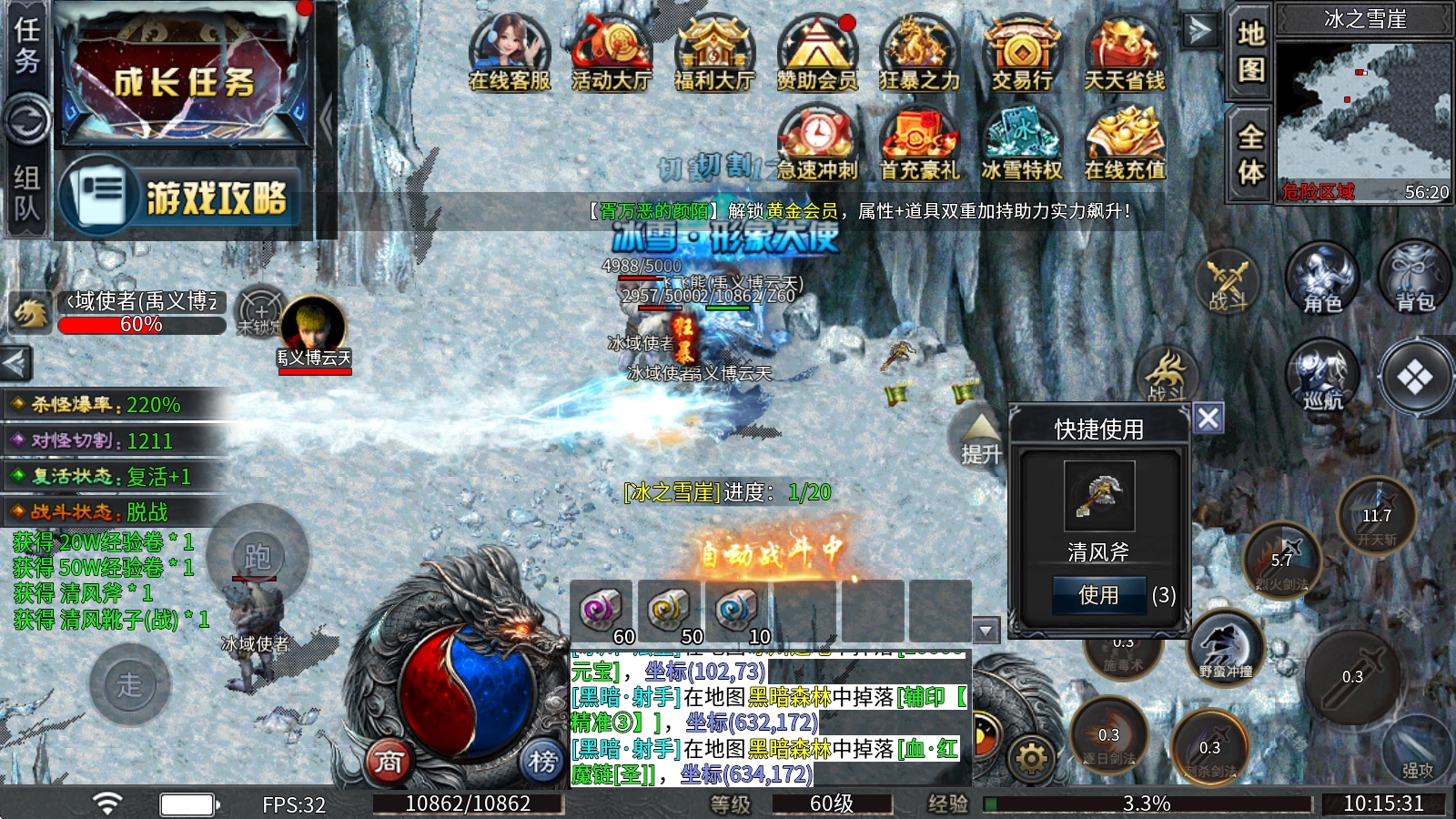Image resolution: width=1456 pixels, height=819 pixels.
Task: Switch to the 组队 team tab
Action: 26,193
